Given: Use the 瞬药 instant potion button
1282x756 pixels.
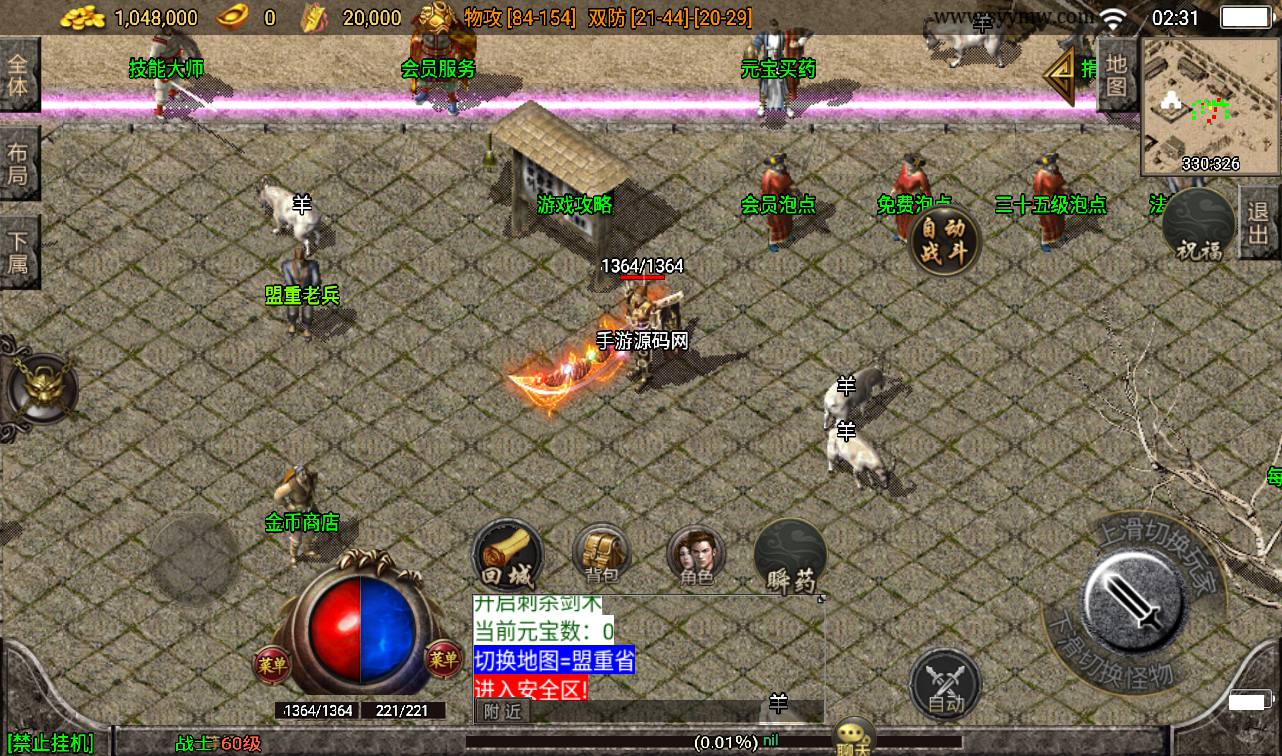Looking at the screenshot, I should 791,557.
